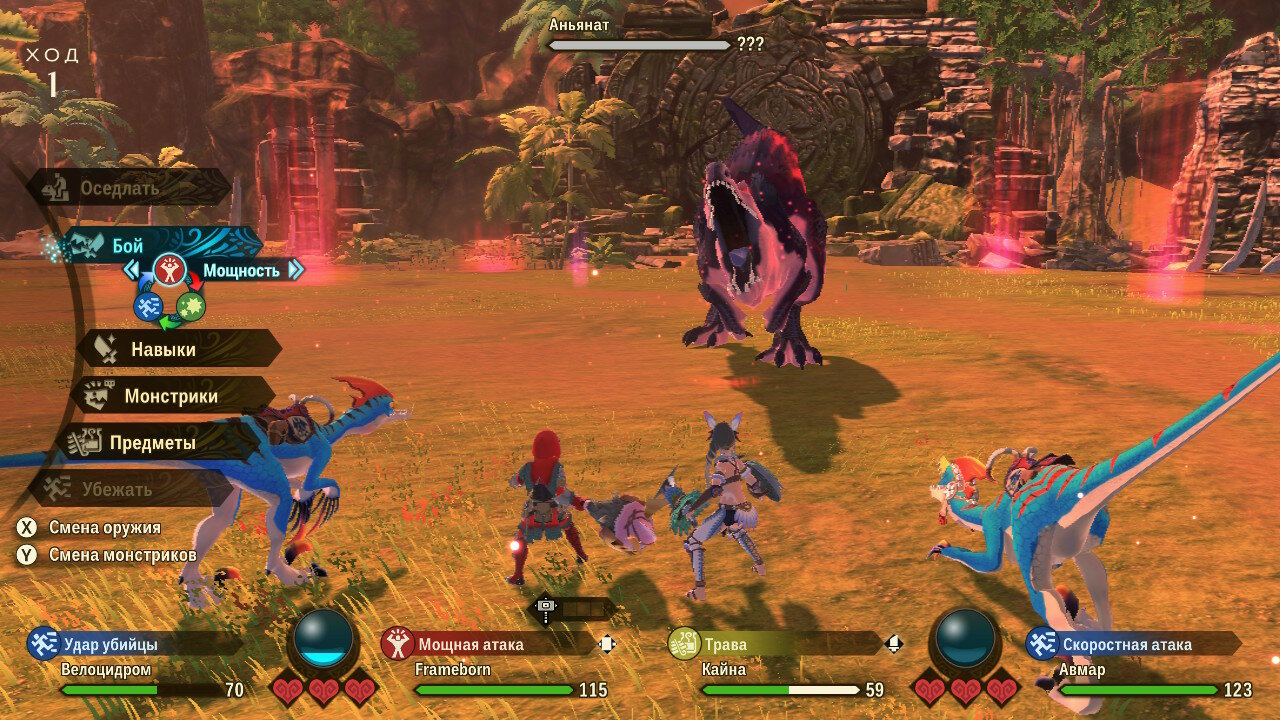Click the left arrow beside Мощность
Screen dimensions: 1280x720
132,270
